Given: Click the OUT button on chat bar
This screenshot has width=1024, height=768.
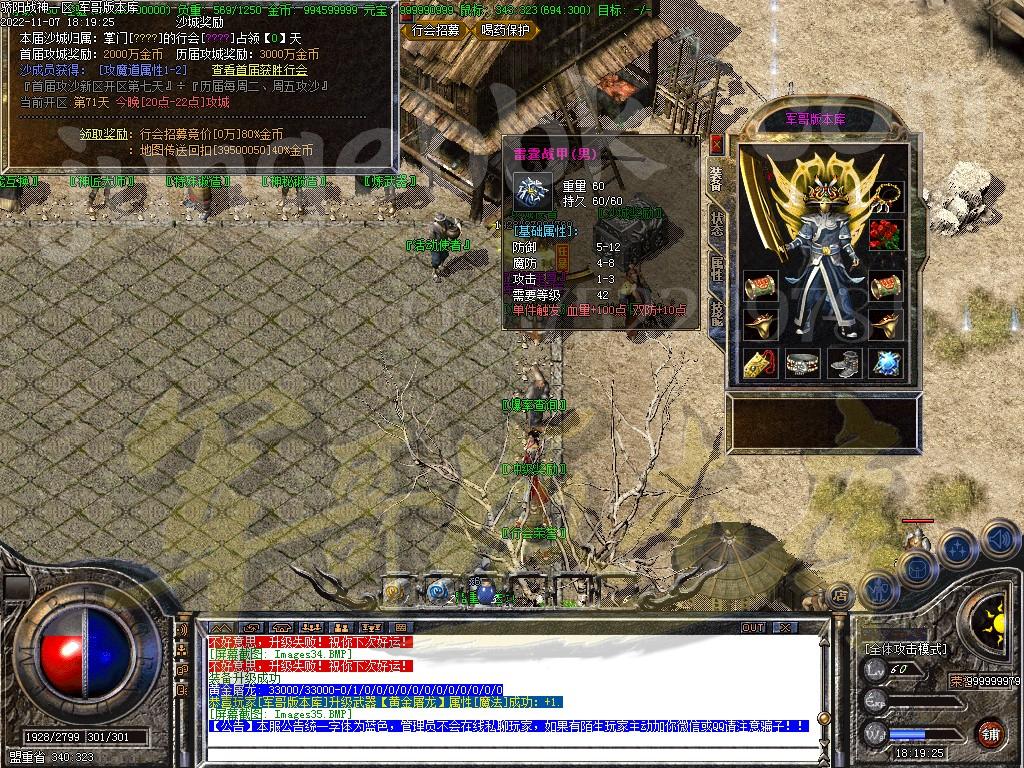Looking at the screenshot, I should [x=752, y=627].
